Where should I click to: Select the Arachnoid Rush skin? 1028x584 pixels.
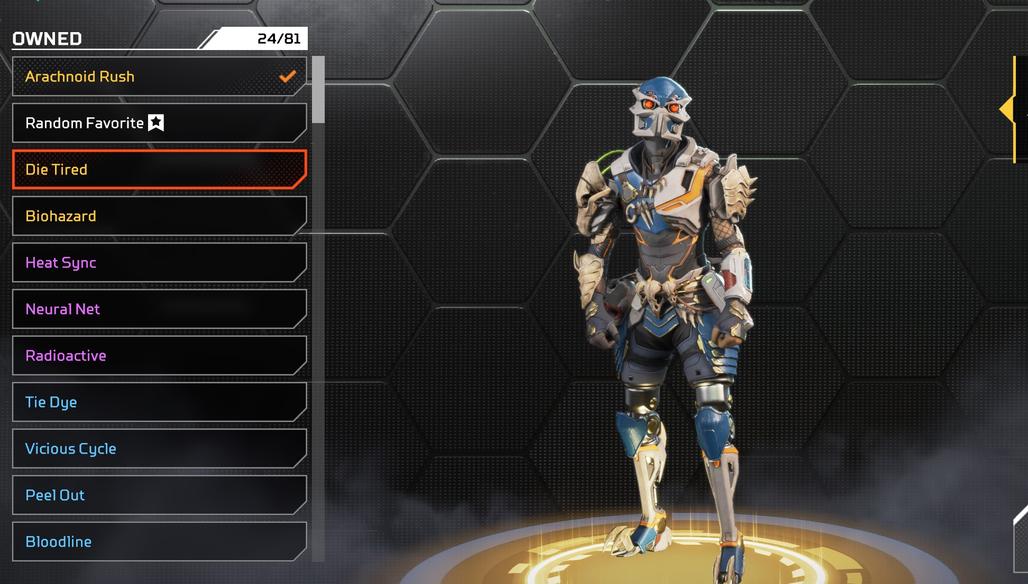pyautogui.click(x=158, y=77)
